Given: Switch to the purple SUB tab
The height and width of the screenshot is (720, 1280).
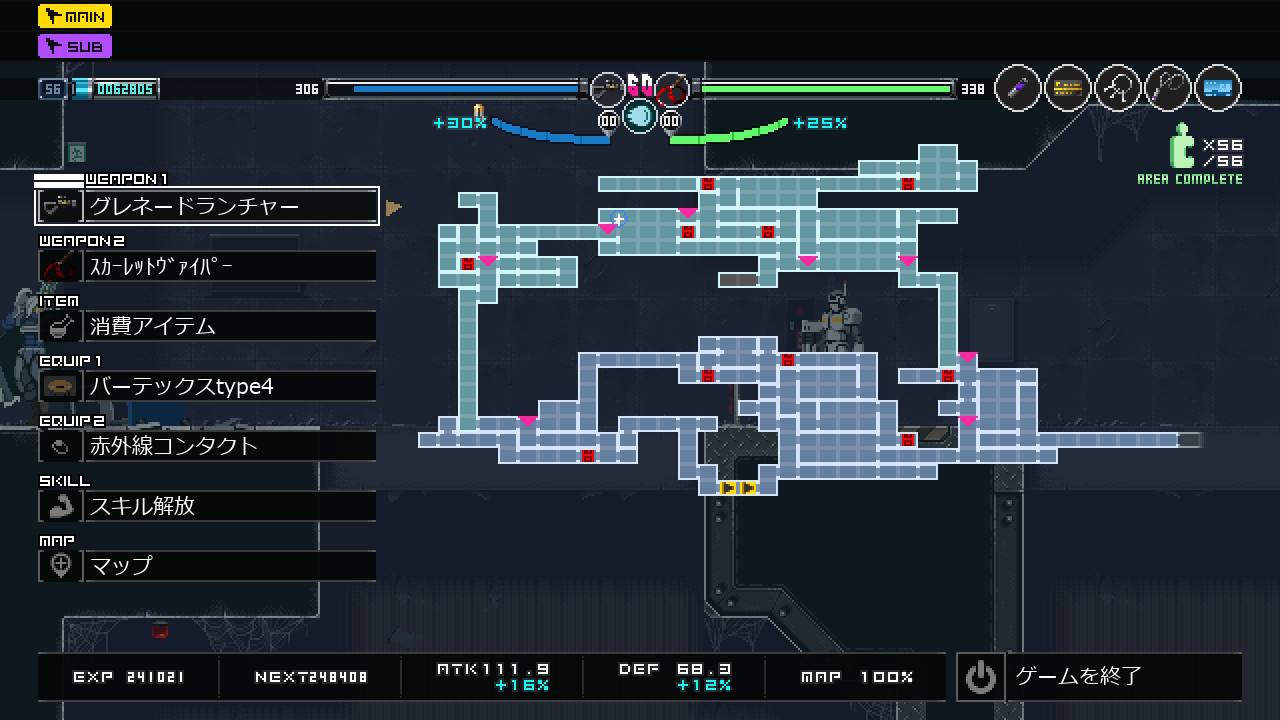Looking at the screenshot, I should (75, 46).
